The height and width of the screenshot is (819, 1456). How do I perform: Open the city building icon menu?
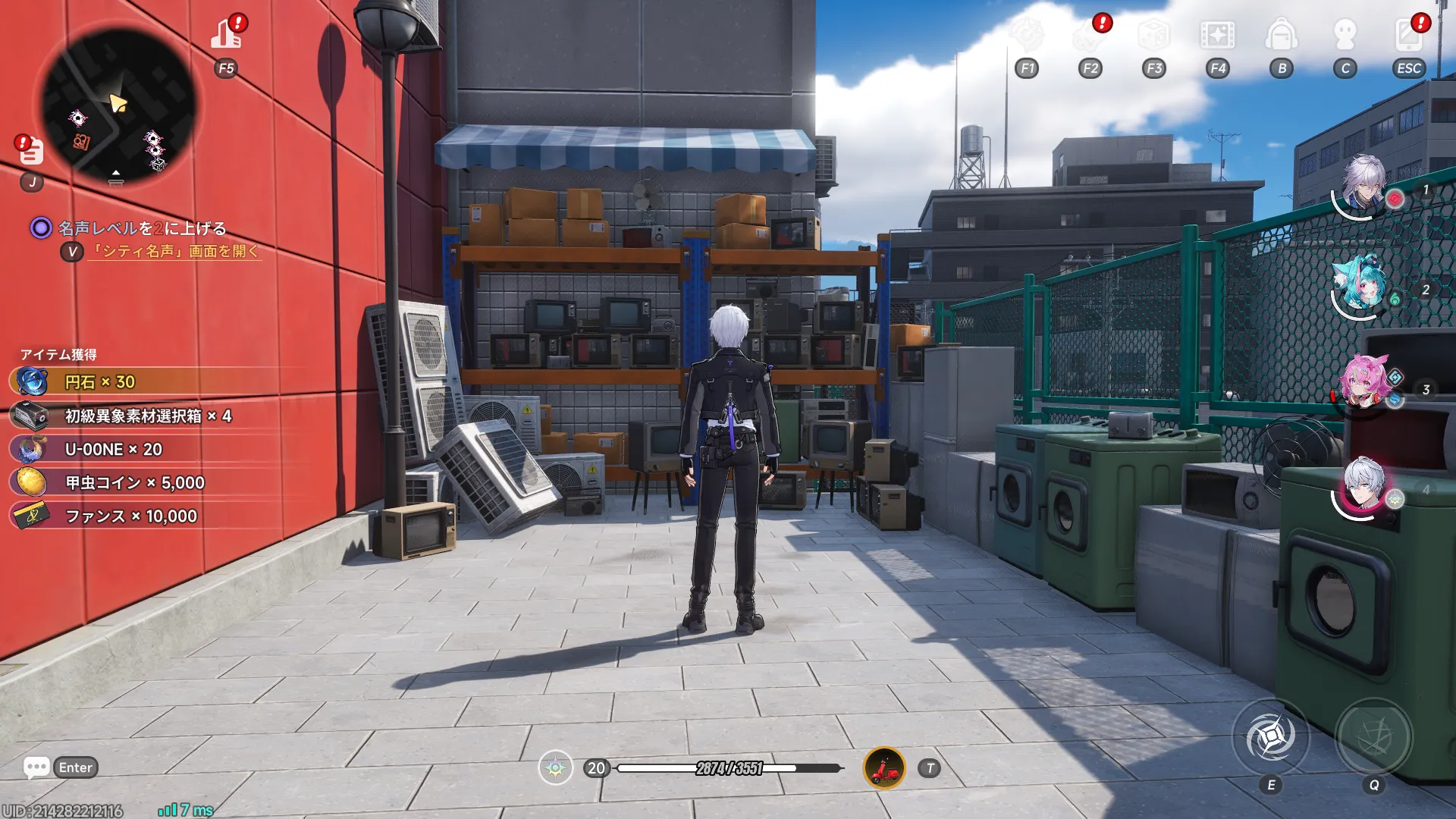click(226, 34)
